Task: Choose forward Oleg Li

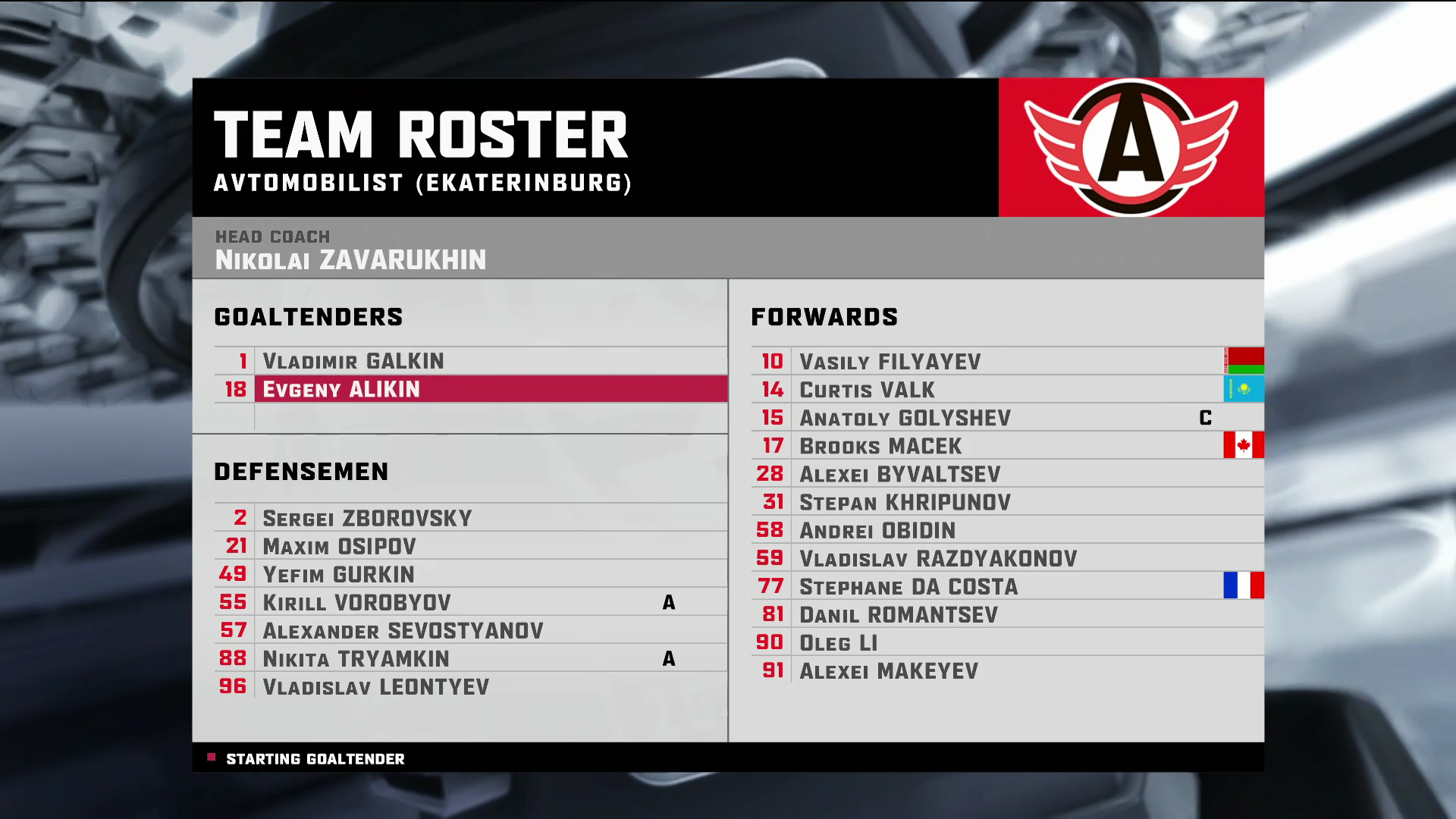Action: tap(838, 642)
